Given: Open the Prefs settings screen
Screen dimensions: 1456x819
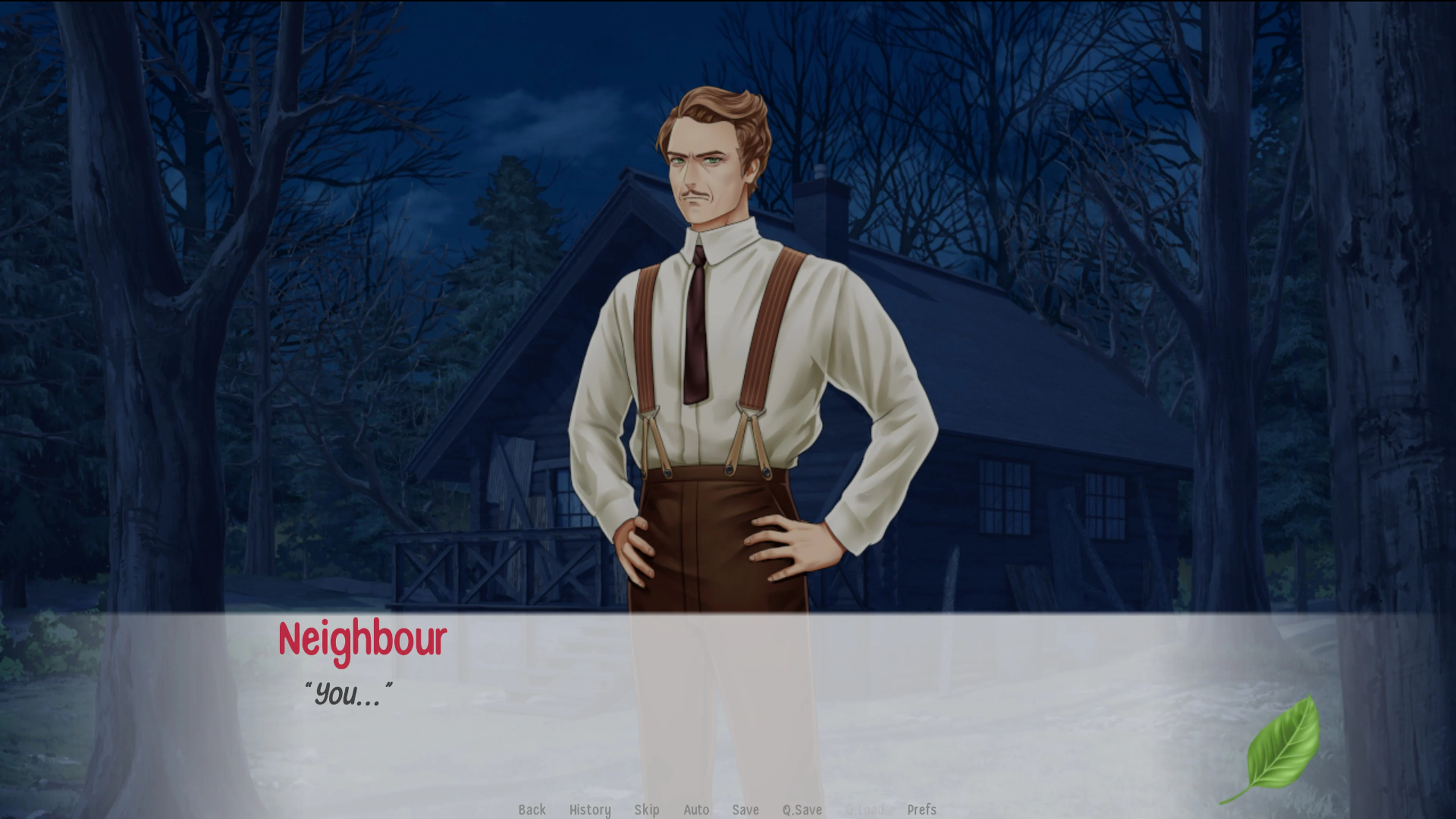Looking at the screenshot, I should pos(922,810).
